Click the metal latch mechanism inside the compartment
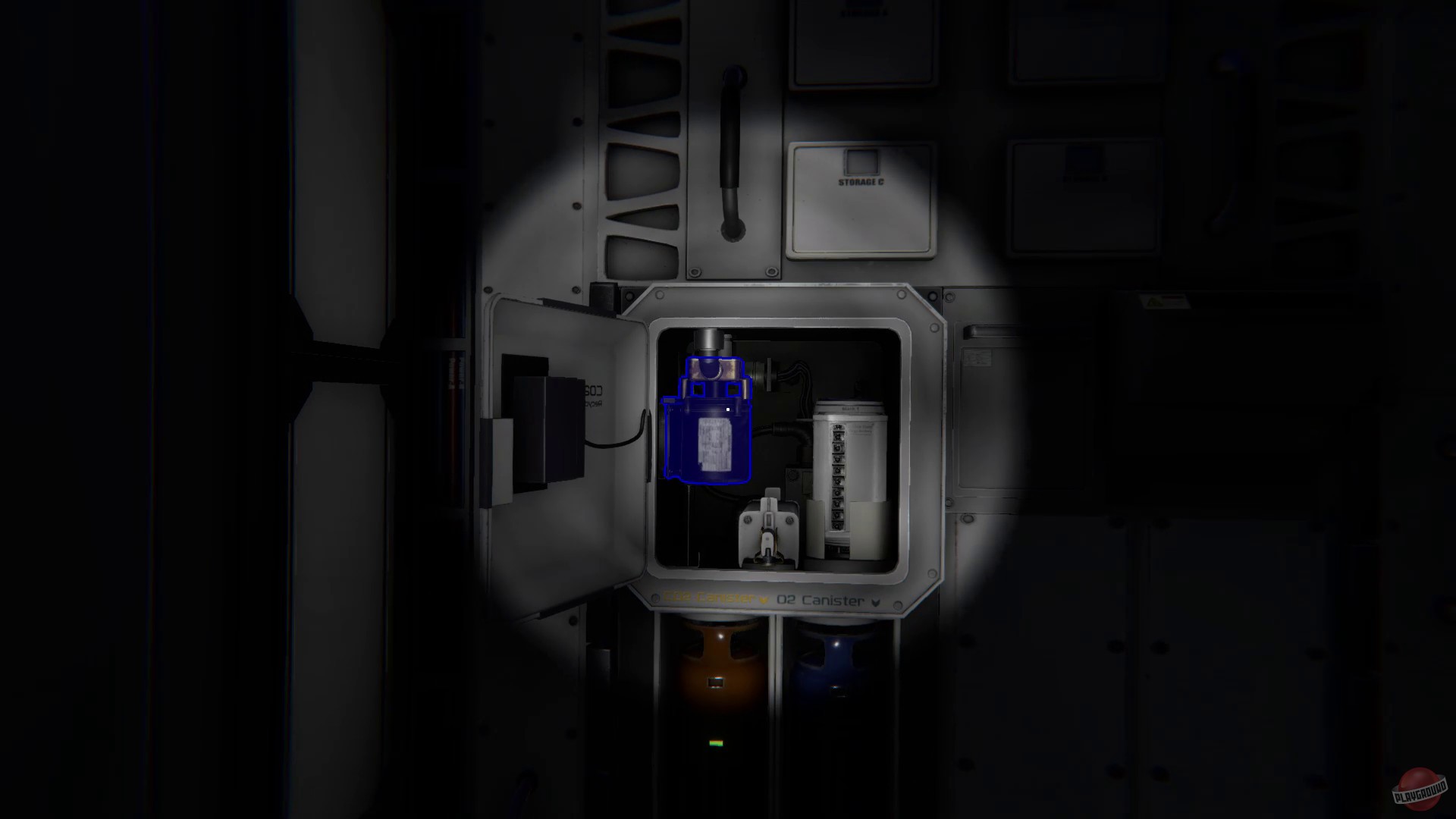1456x819 pixels. coord(770,531)
